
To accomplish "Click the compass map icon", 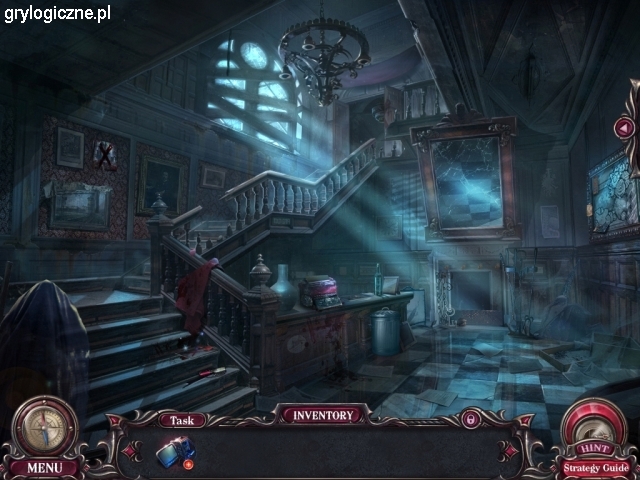I will point(45,426).
